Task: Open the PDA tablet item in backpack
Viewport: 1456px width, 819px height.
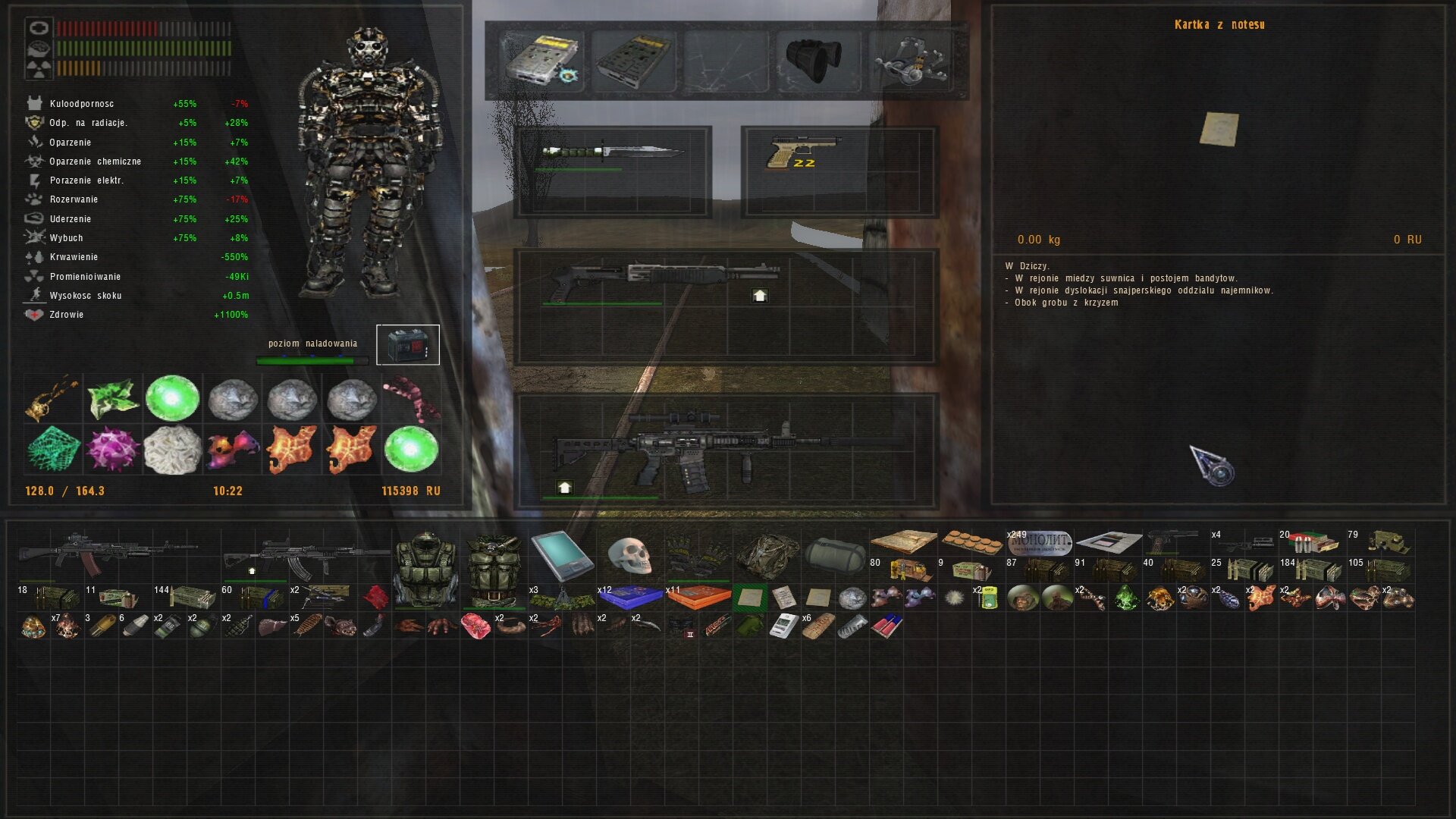Action: point(561,554)
